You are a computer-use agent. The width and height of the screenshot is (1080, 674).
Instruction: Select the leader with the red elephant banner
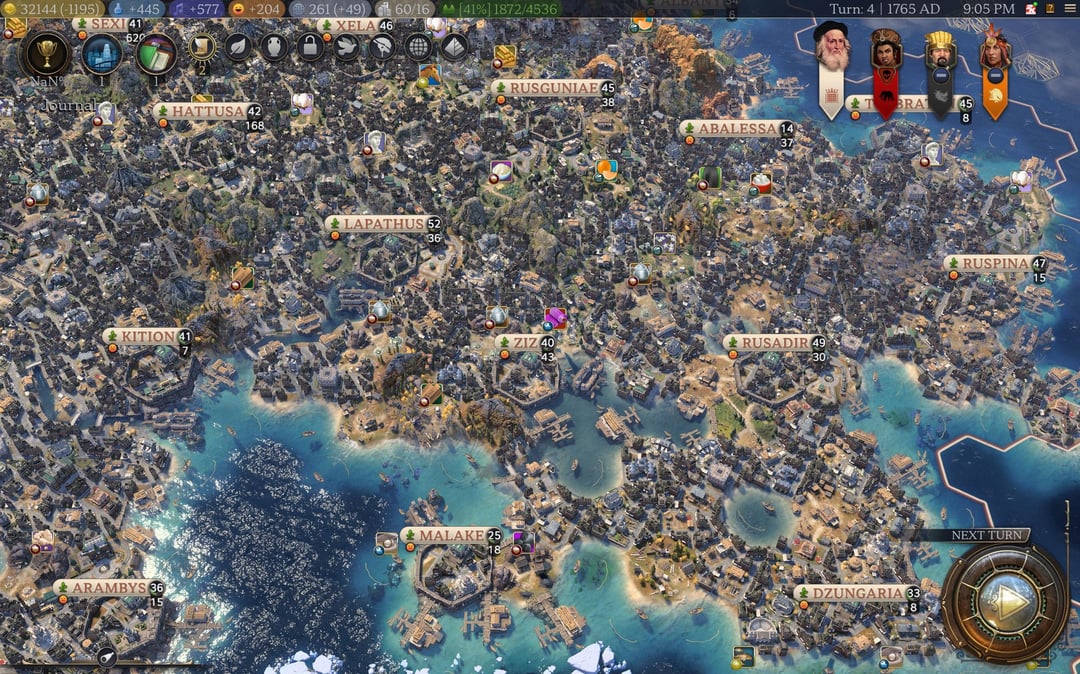(885, 50)
